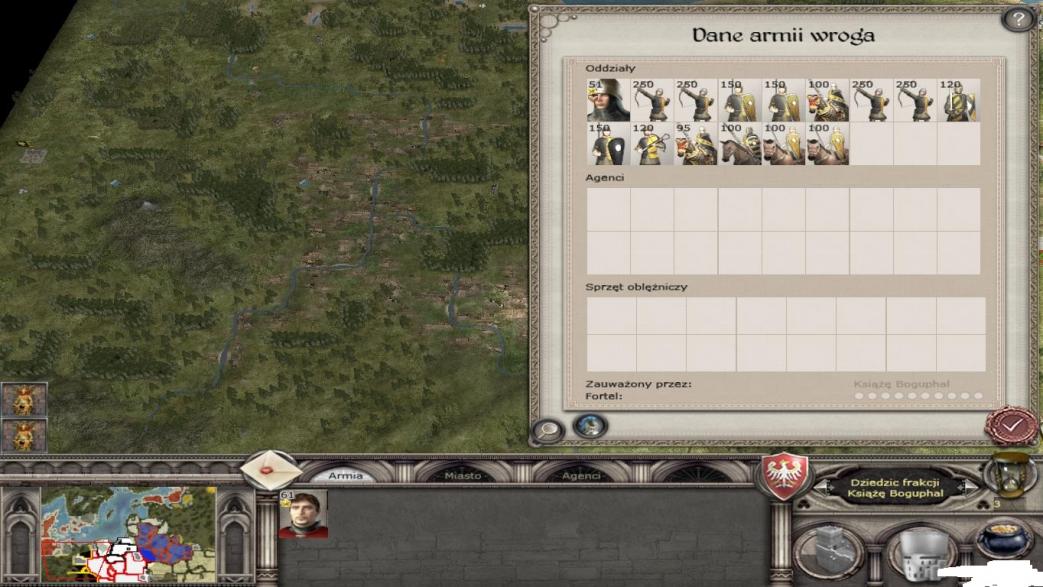Screen dimensions: 1043x587
Task: Open the message envelope with wax seal
Action: pyautogui.click(x=267, y=470)
